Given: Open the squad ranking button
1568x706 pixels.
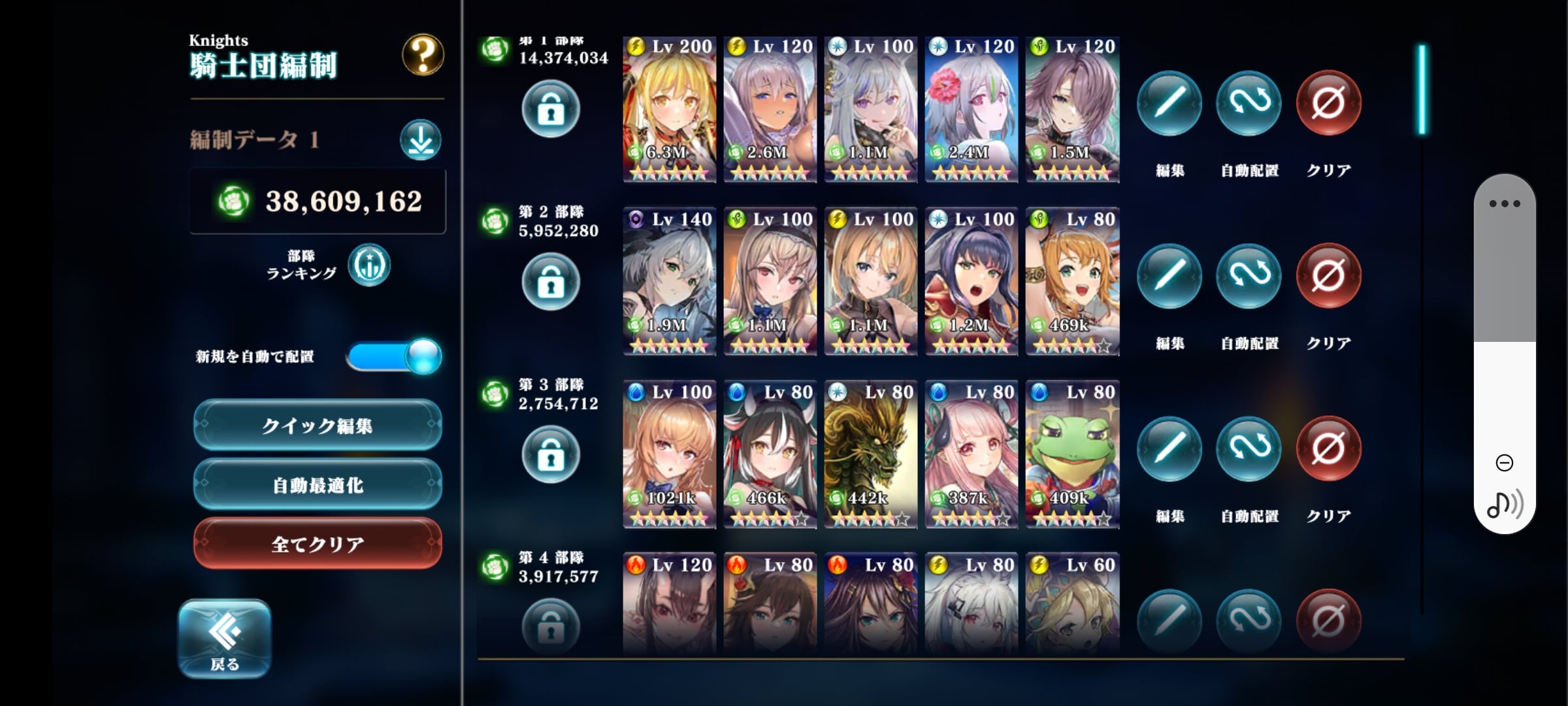Looking at the screenshot, I should pos(368,265).
